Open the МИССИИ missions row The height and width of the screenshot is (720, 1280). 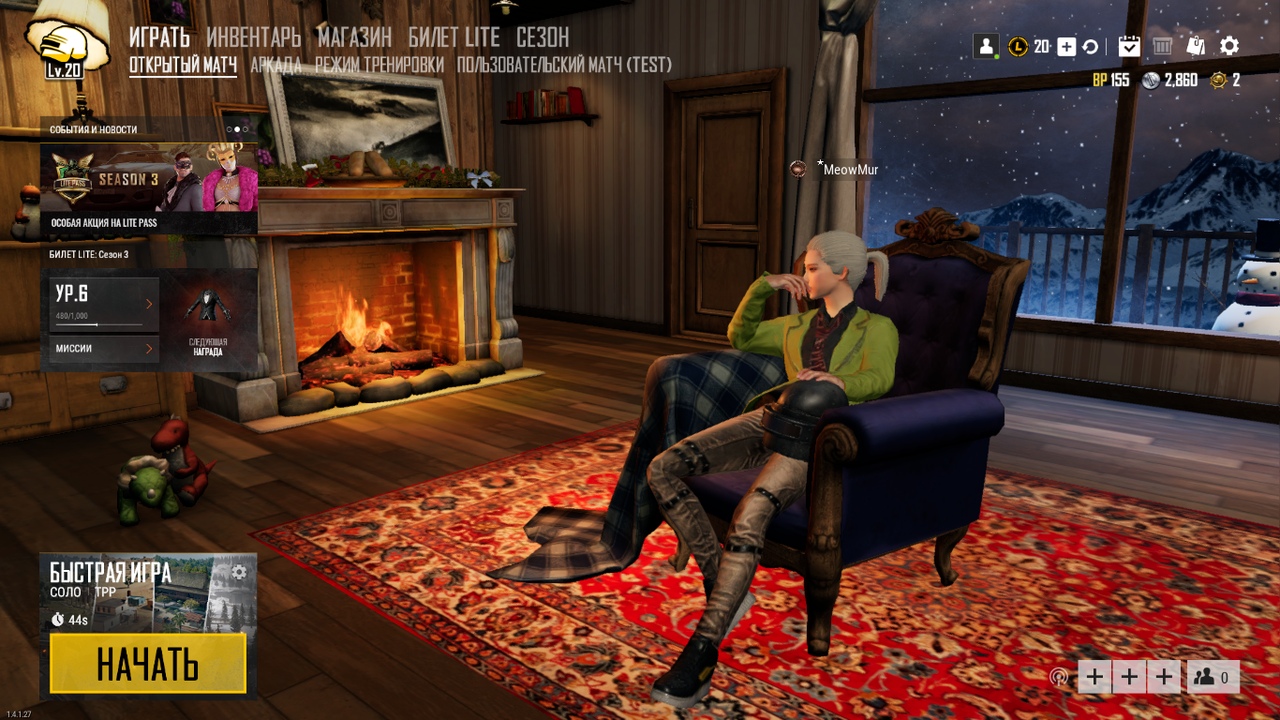tap(104, 348)
